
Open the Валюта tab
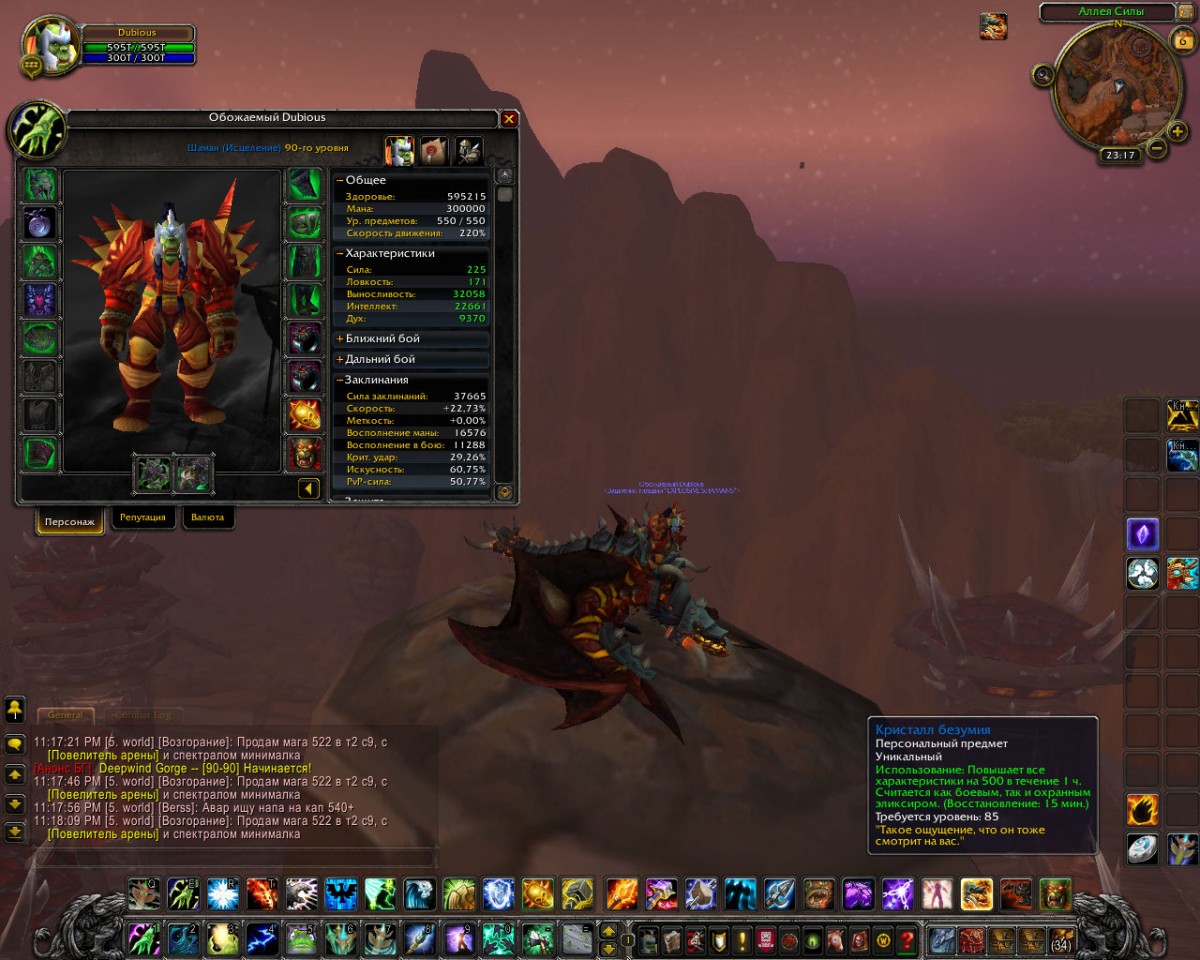(208, 518)
